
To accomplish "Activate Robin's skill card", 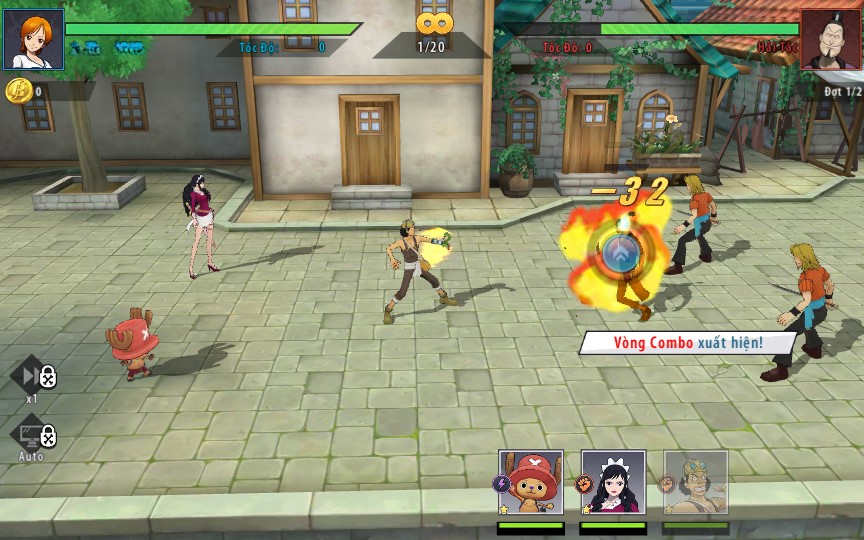I will click(613, 484).
